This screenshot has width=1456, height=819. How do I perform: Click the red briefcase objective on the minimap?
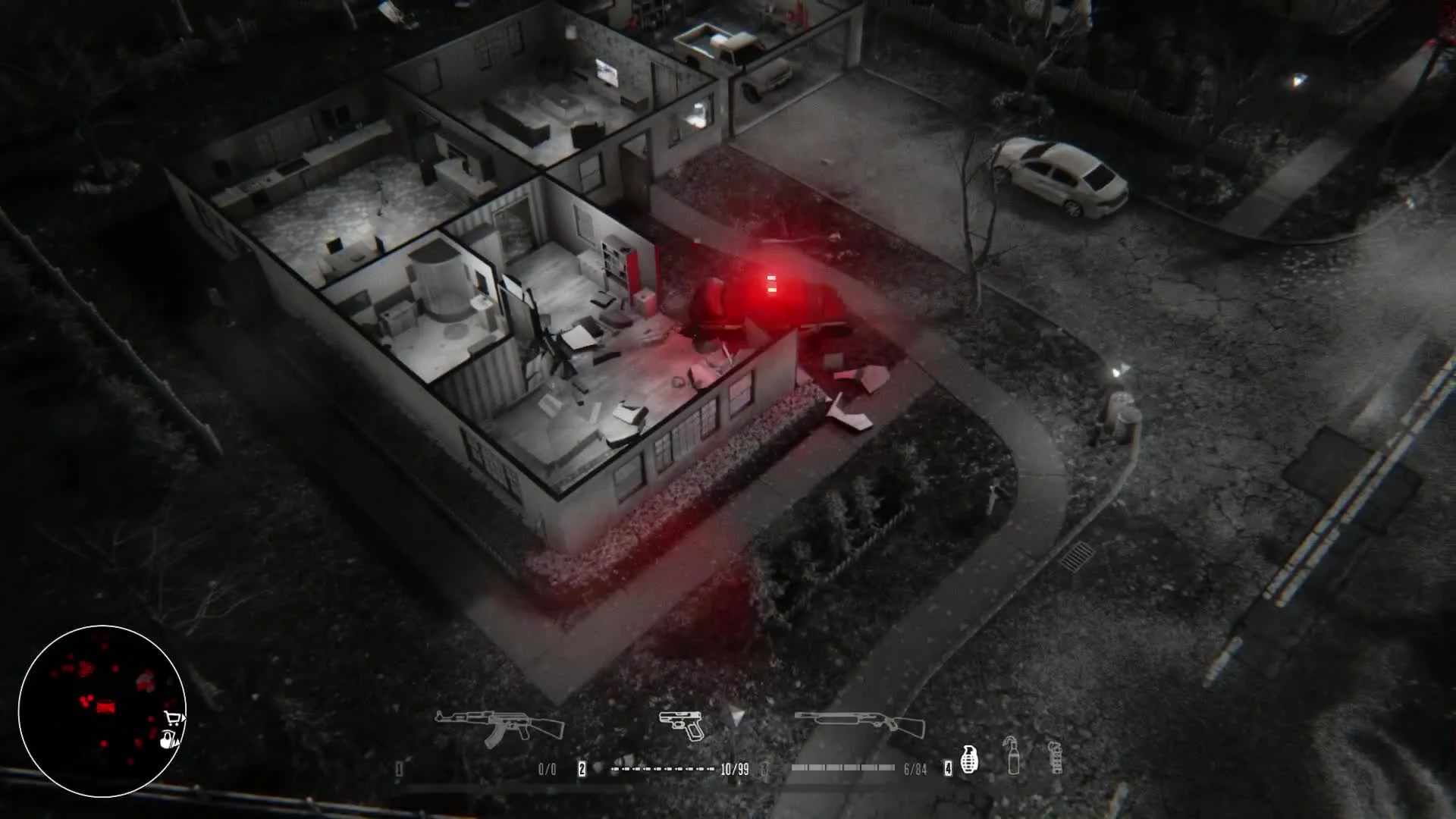[x=105, y=707]
